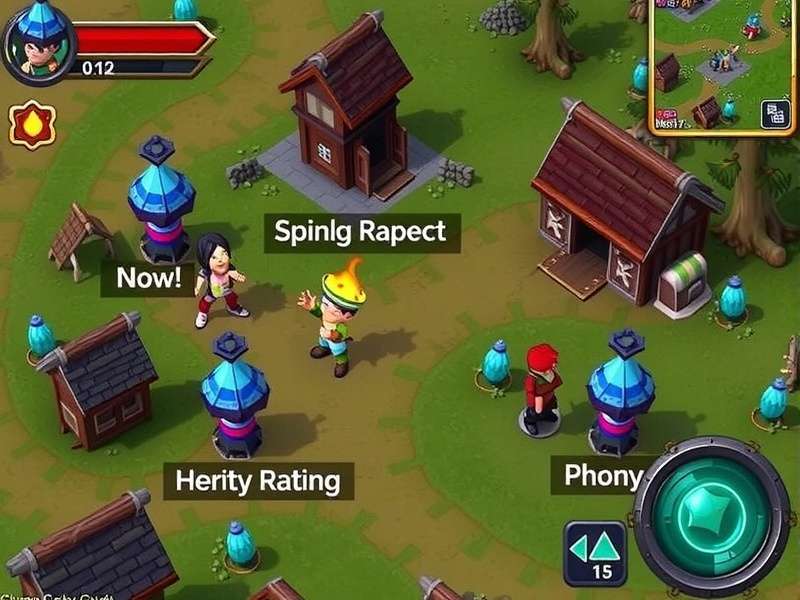Activate the green triangles skill with 15
Screen dimensions: 800x600
pyautogui.click(x=595, y=553)
